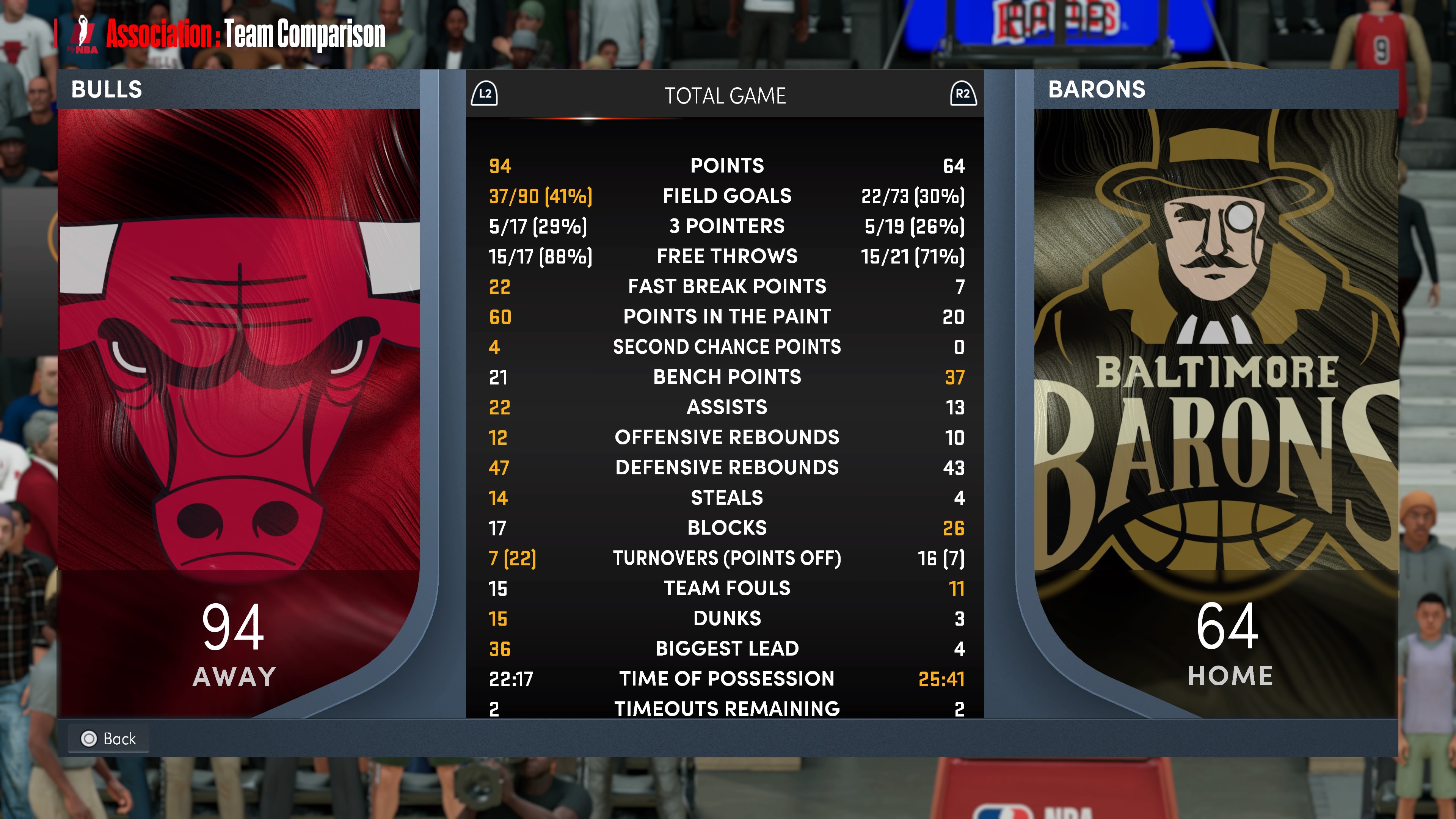Select the Total Game period header

[x=725, y=96]
